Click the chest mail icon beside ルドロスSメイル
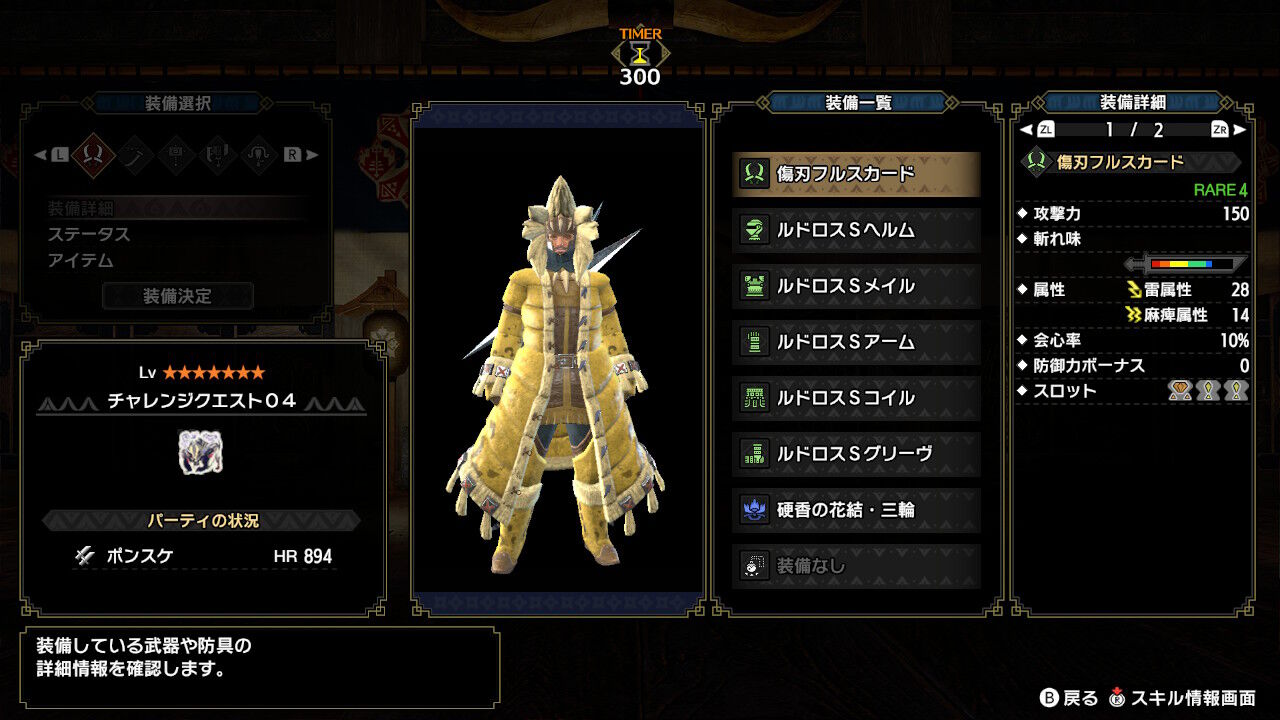Screen dimensions: 1280x720 tap(755, 285)
